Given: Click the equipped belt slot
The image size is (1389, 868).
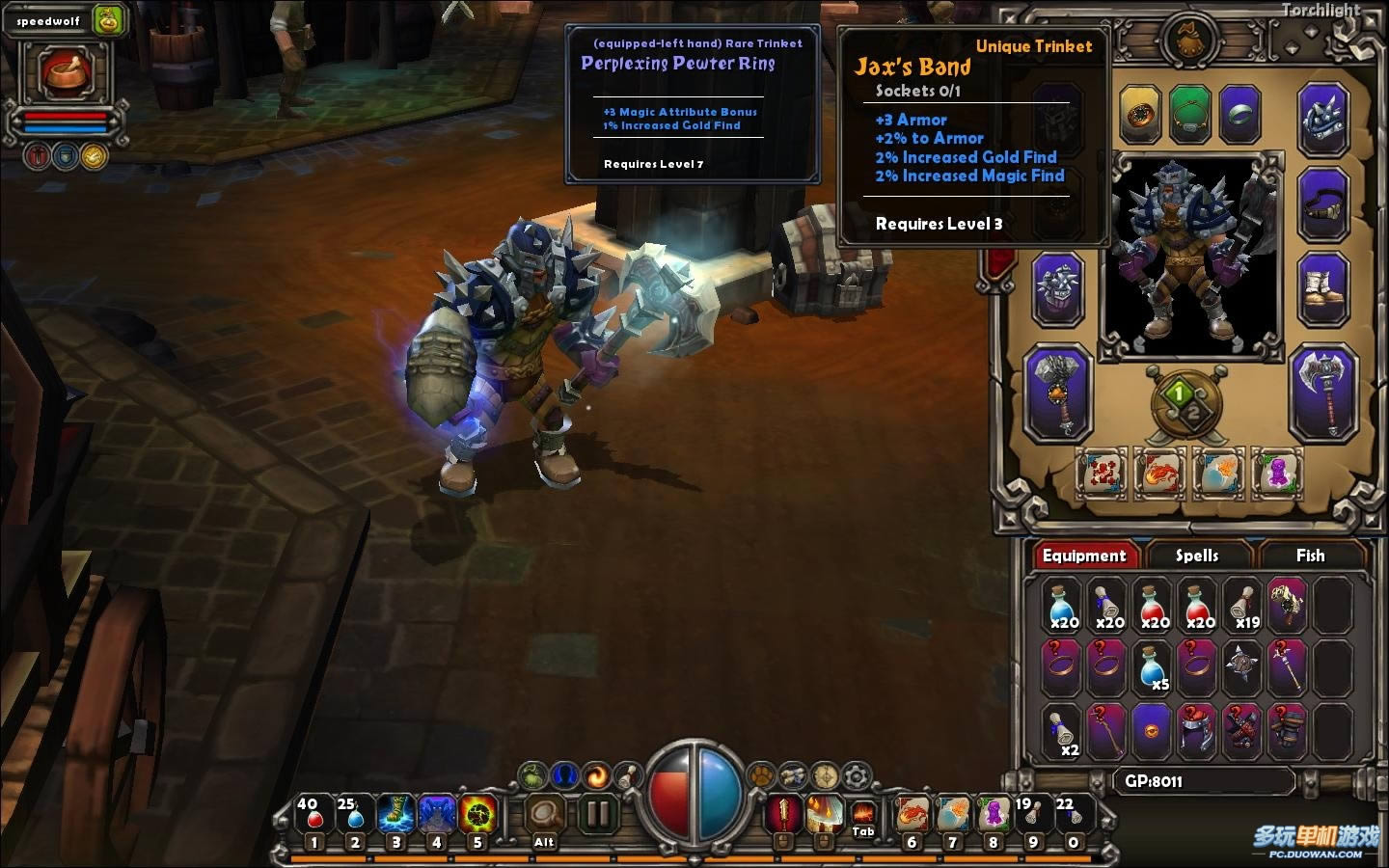Looking at the screenshot, I should click(x=1322, y=204).
